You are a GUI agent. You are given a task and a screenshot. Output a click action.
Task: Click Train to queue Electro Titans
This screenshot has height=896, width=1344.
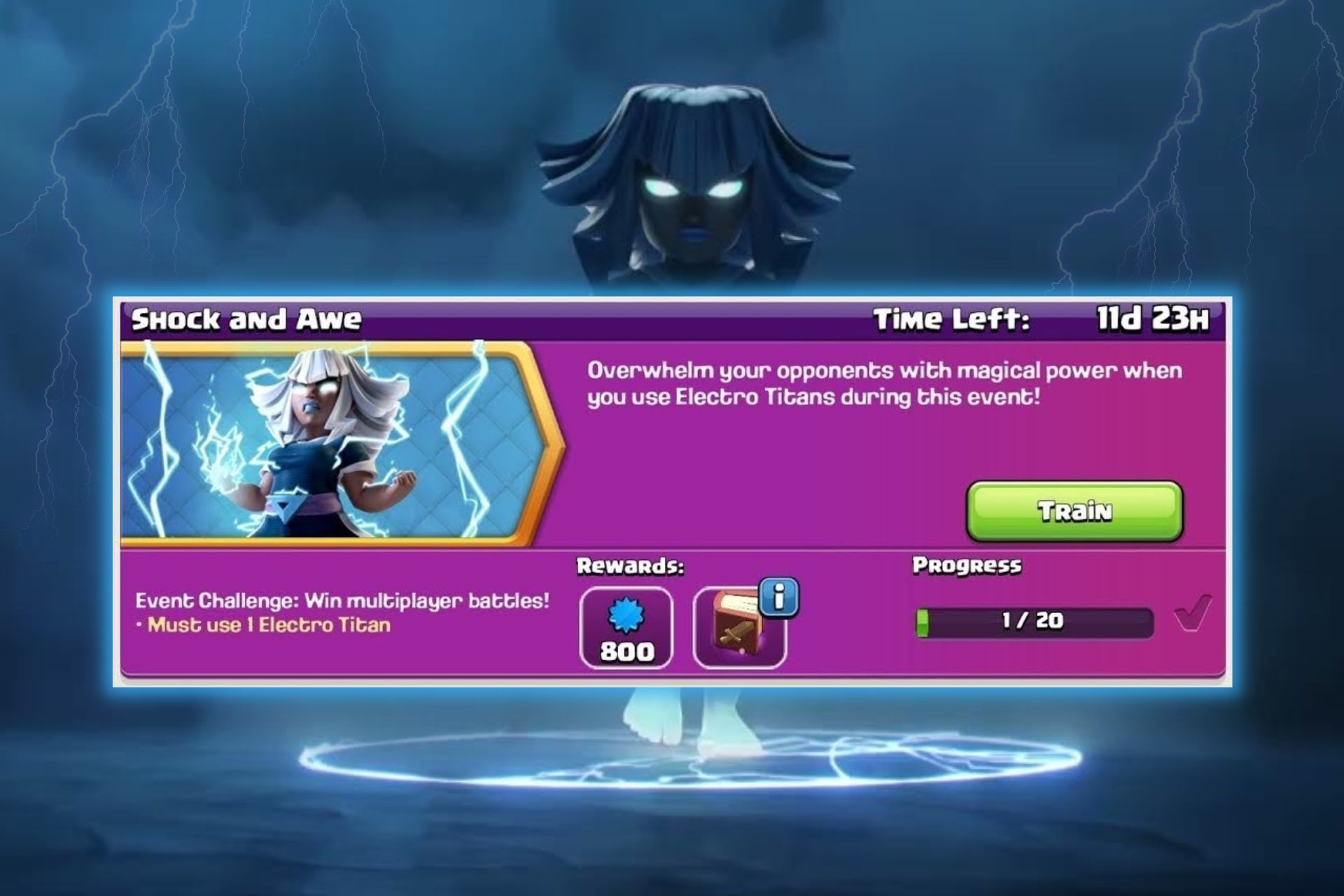coord(1074,511)
